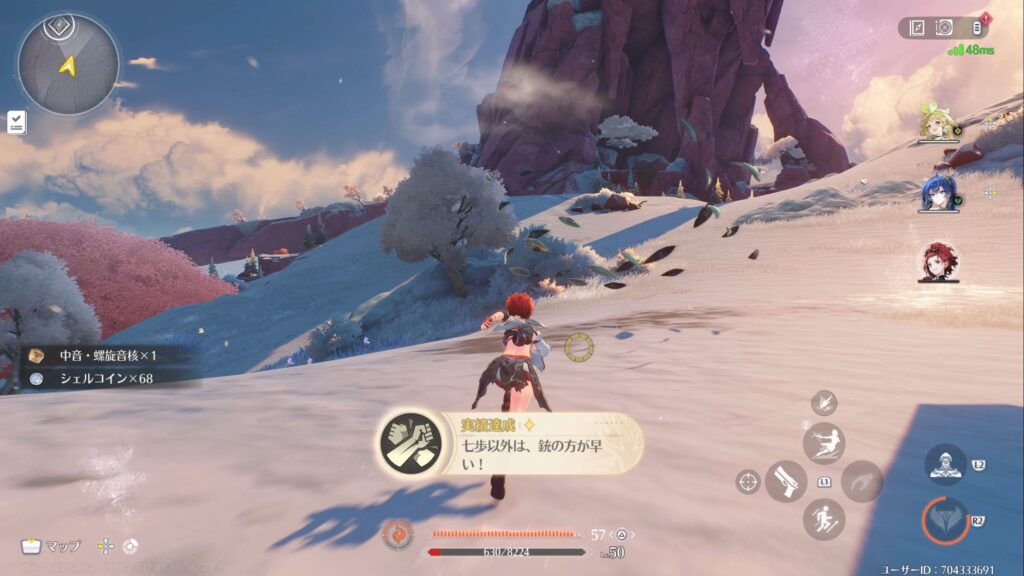Open the quest checklist icon below minimap

click(x=16, y=122)
